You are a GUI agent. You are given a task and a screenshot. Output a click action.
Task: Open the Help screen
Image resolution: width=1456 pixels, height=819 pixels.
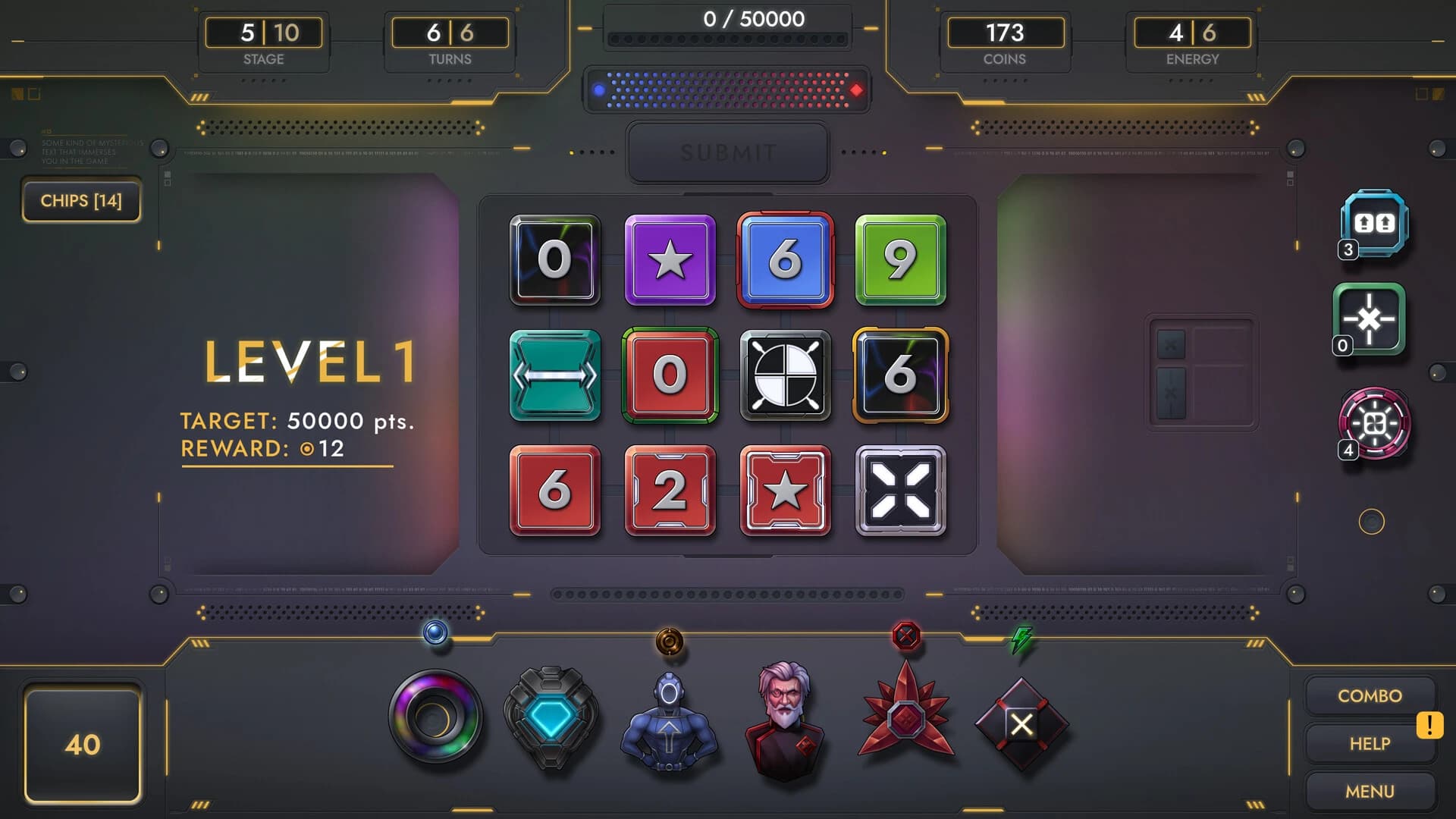(1370, 743)
